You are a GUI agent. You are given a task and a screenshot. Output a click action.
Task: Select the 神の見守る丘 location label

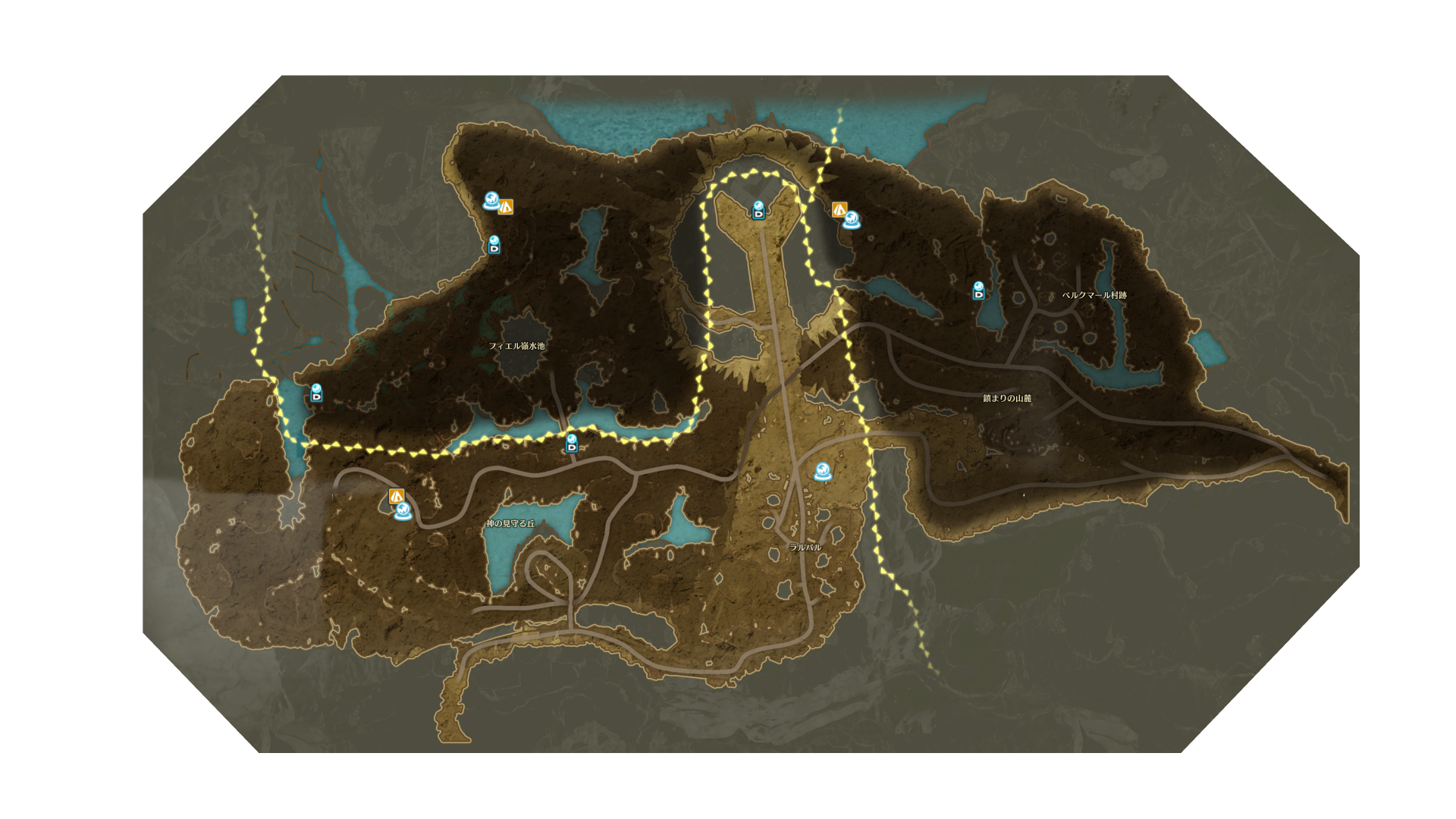[x=510, y=524]
